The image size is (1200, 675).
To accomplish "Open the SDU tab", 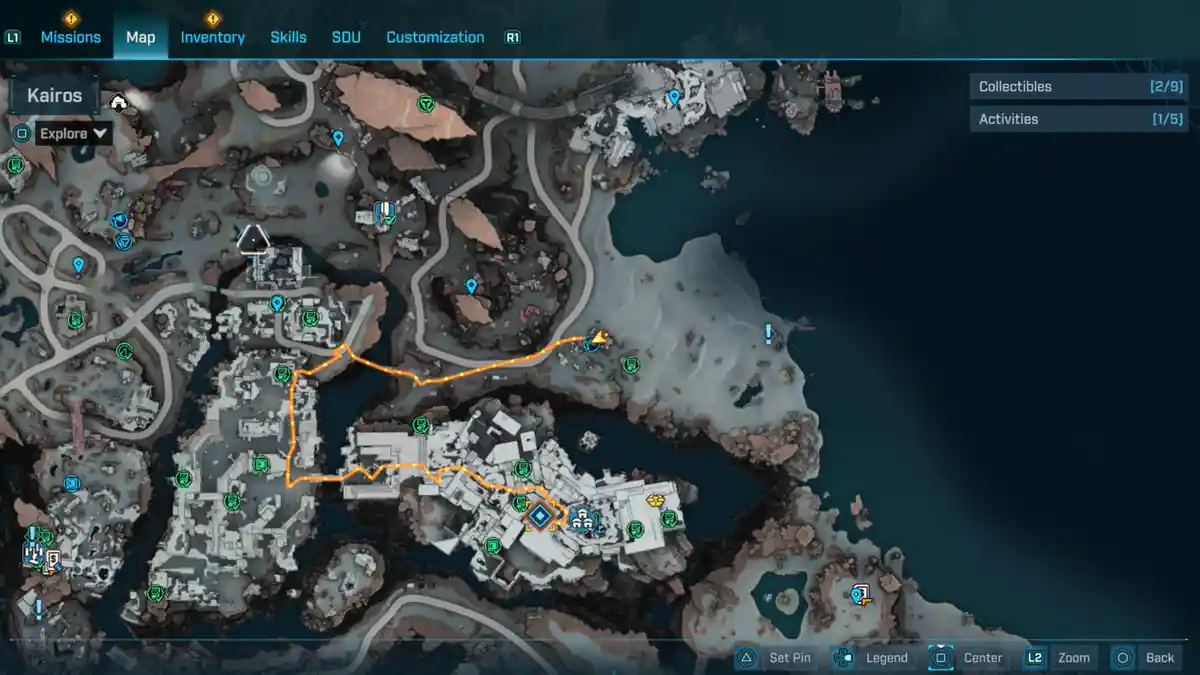I will (x=346, y=37).
